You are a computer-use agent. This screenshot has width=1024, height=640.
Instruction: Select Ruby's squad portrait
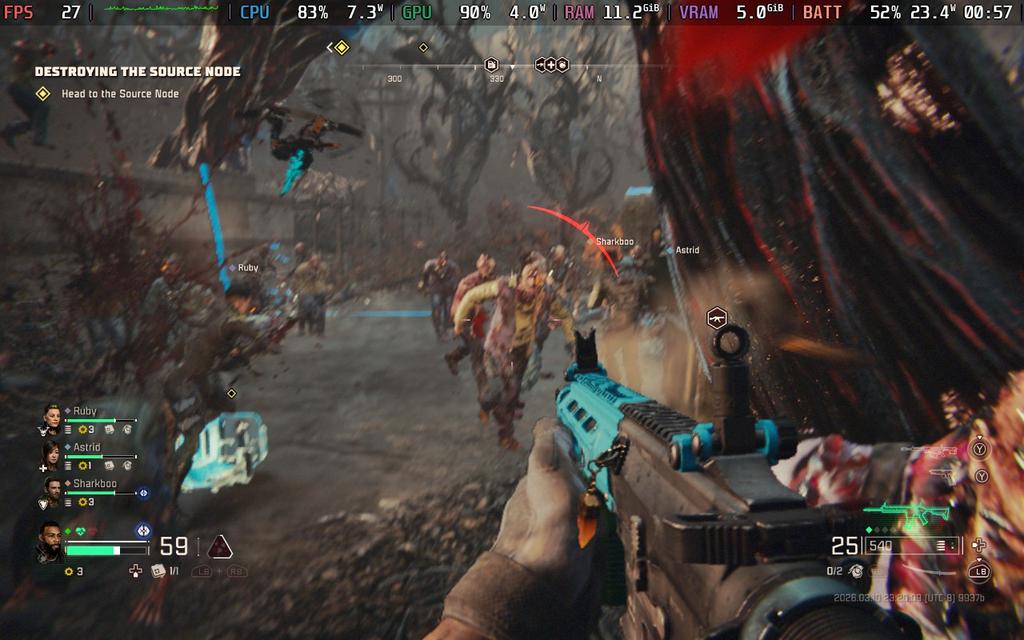(52, 416)
